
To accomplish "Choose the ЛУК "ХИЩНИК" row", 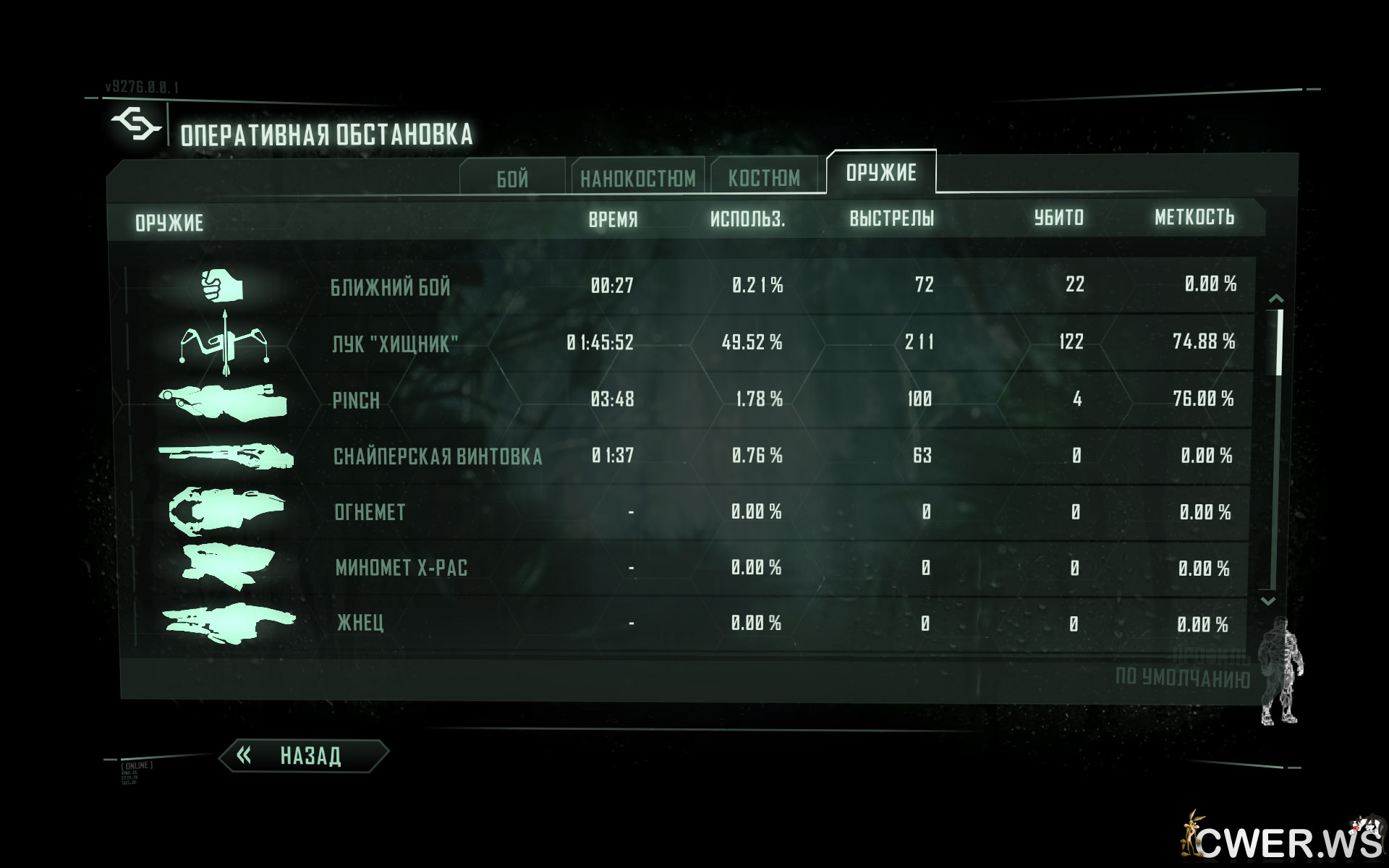I will click(x=395, y=344).
